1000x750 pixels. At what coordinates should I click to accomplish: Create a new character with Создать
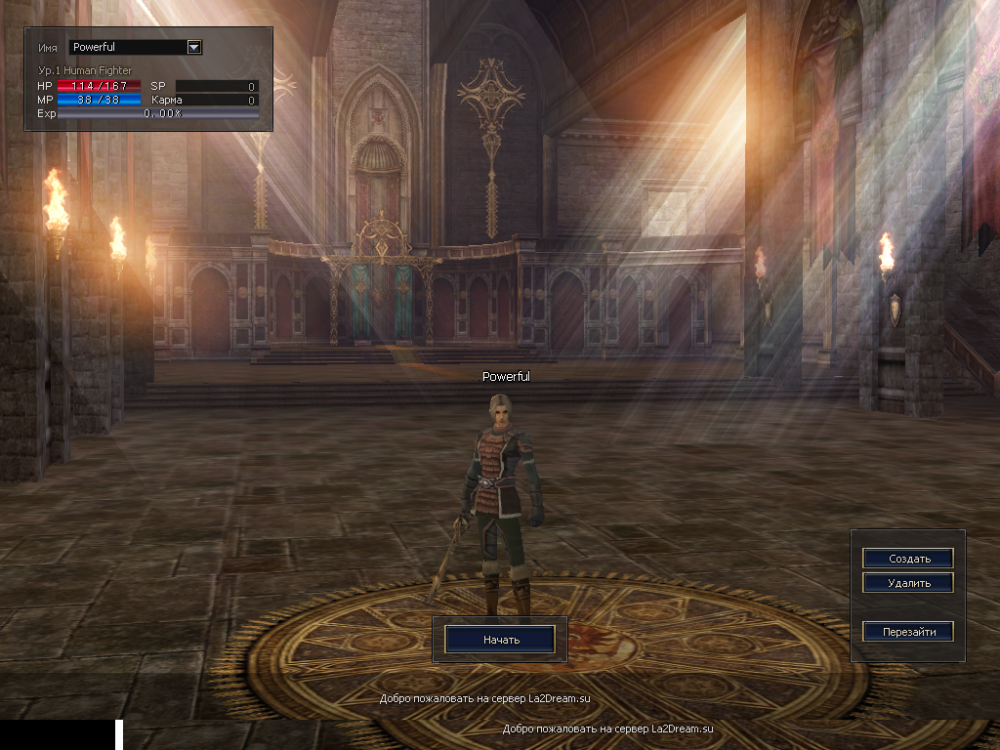(x=907, y=558)
